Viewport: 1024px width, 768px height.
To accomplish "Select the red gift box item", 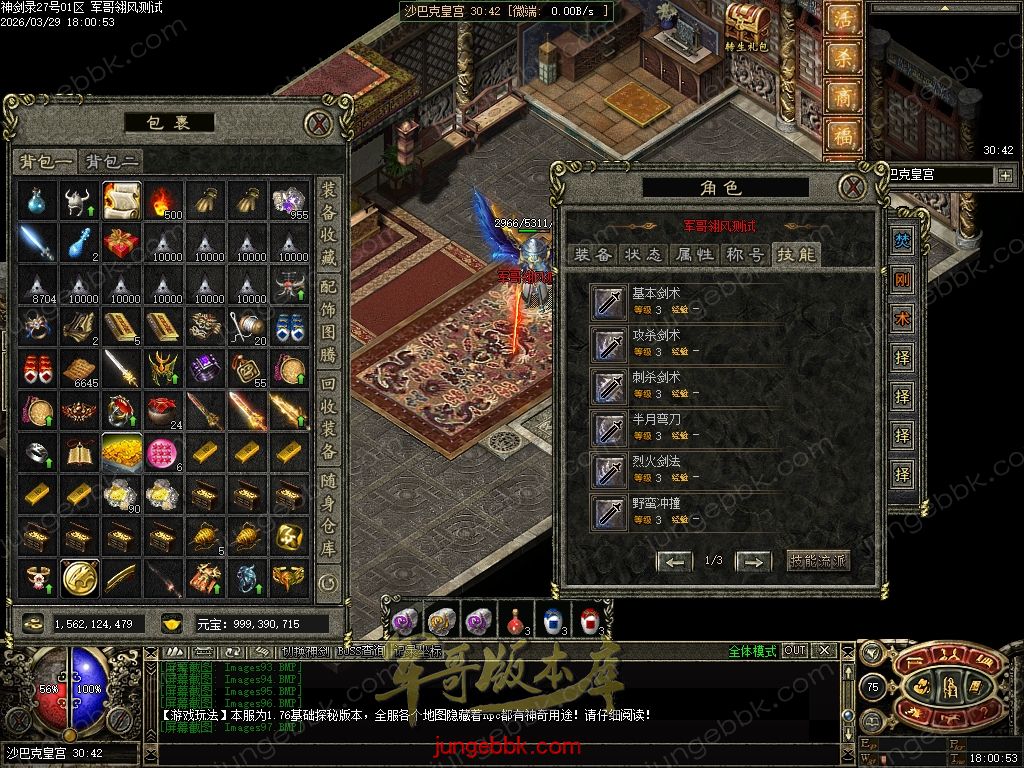I will pyautogui.click(x=122, y=242).
